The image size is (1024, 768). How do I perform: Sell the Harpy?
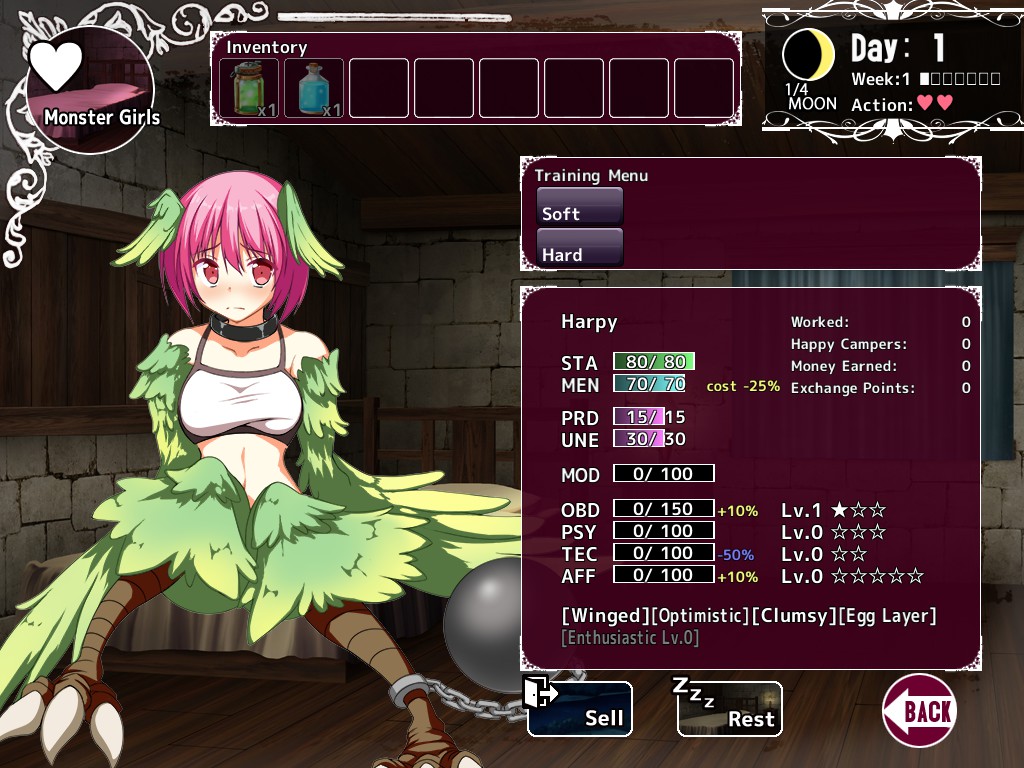tap(580, 709)
